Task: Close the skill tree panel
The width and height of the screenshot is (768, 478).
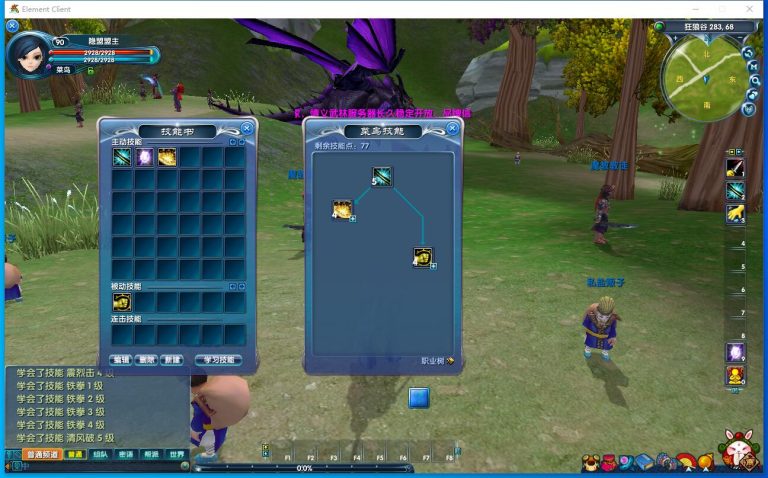Action: [x=452, y=128]
